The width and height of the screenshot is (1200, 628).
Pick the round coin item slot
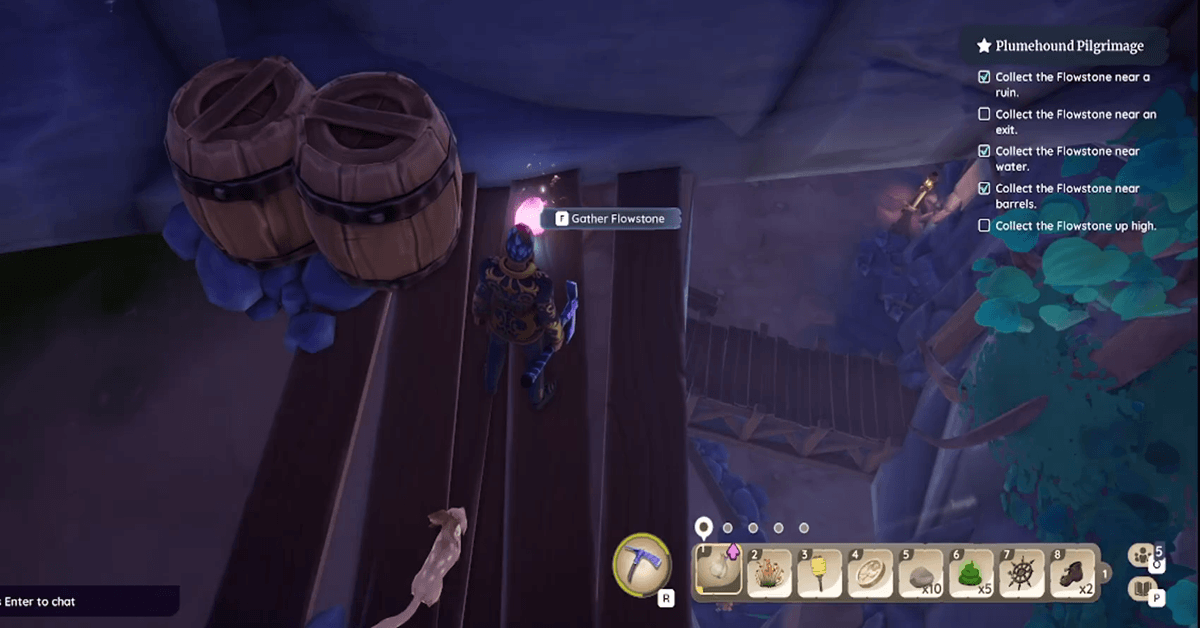click(870, 572)
